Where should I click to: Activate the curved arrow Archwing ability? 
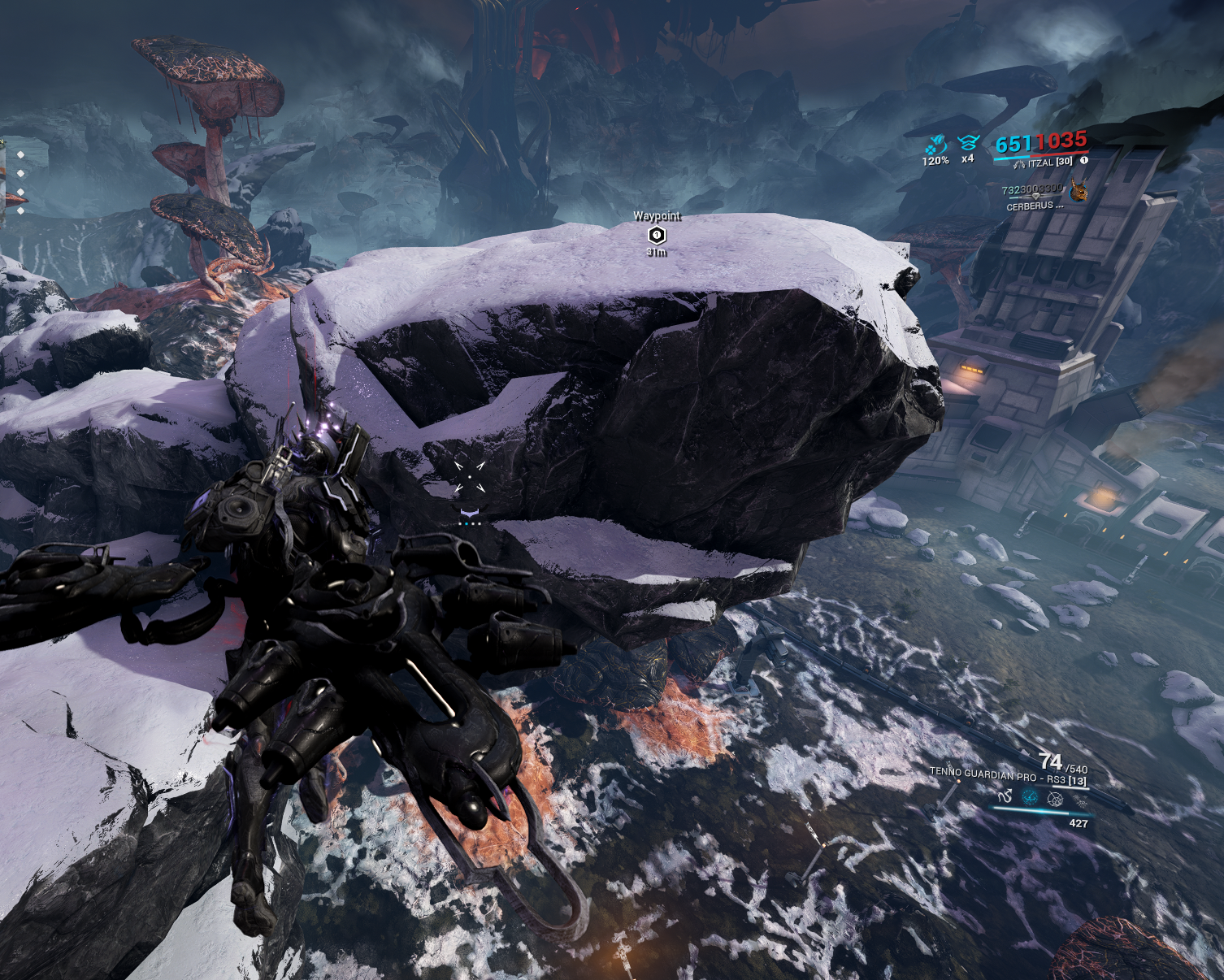click(x=1005, y=796)
